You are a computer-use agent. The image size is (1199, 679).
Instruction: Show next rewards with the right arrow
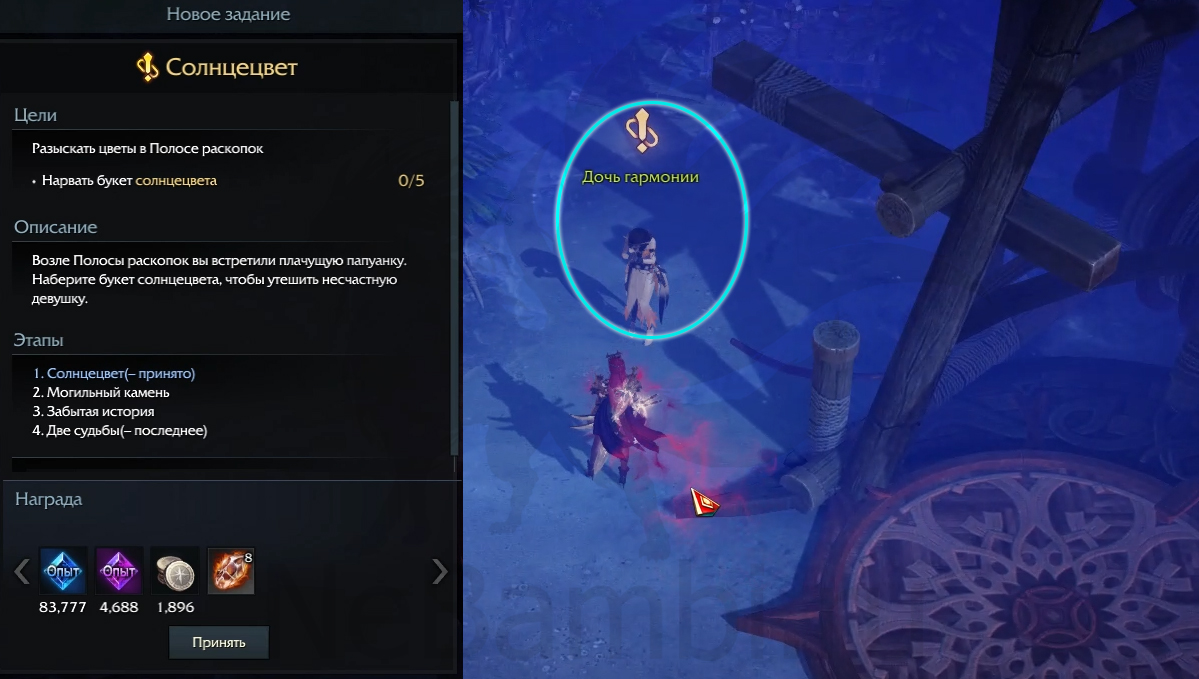click(439, 571)
